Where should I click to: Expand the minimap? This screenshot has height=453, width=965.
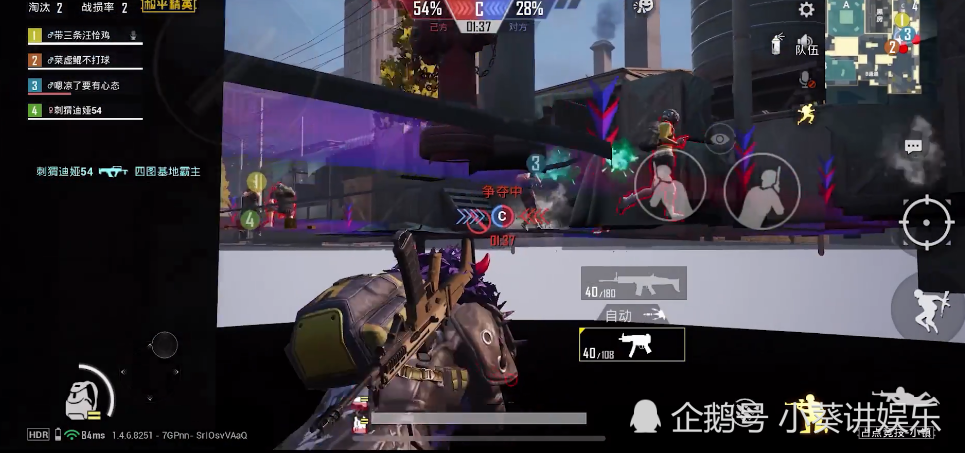click(x=872, y=48)
